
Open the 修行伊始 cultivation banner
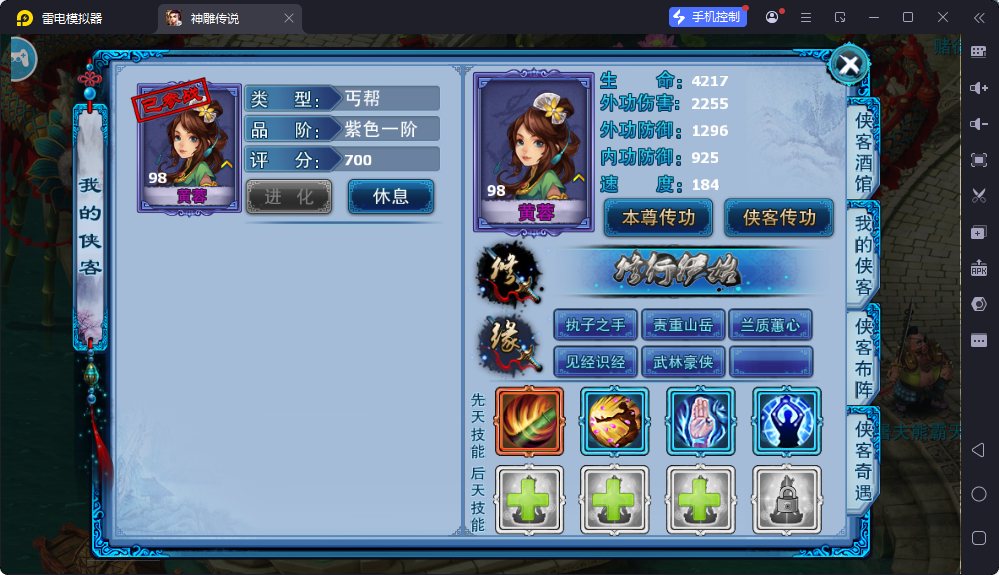(691, 271)
